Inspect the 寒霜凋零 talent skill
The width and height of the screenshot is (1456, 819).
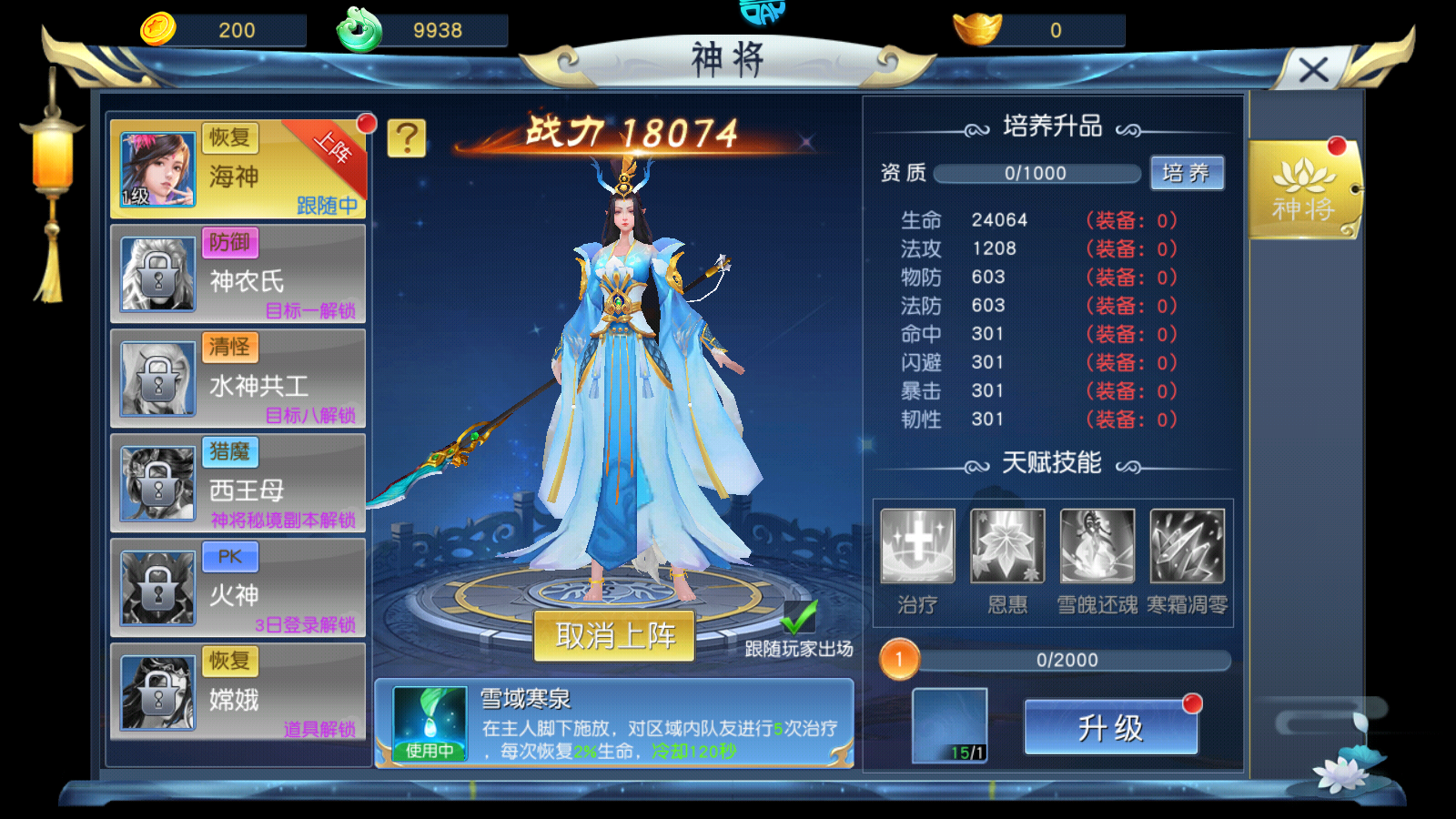point(1187,546)
